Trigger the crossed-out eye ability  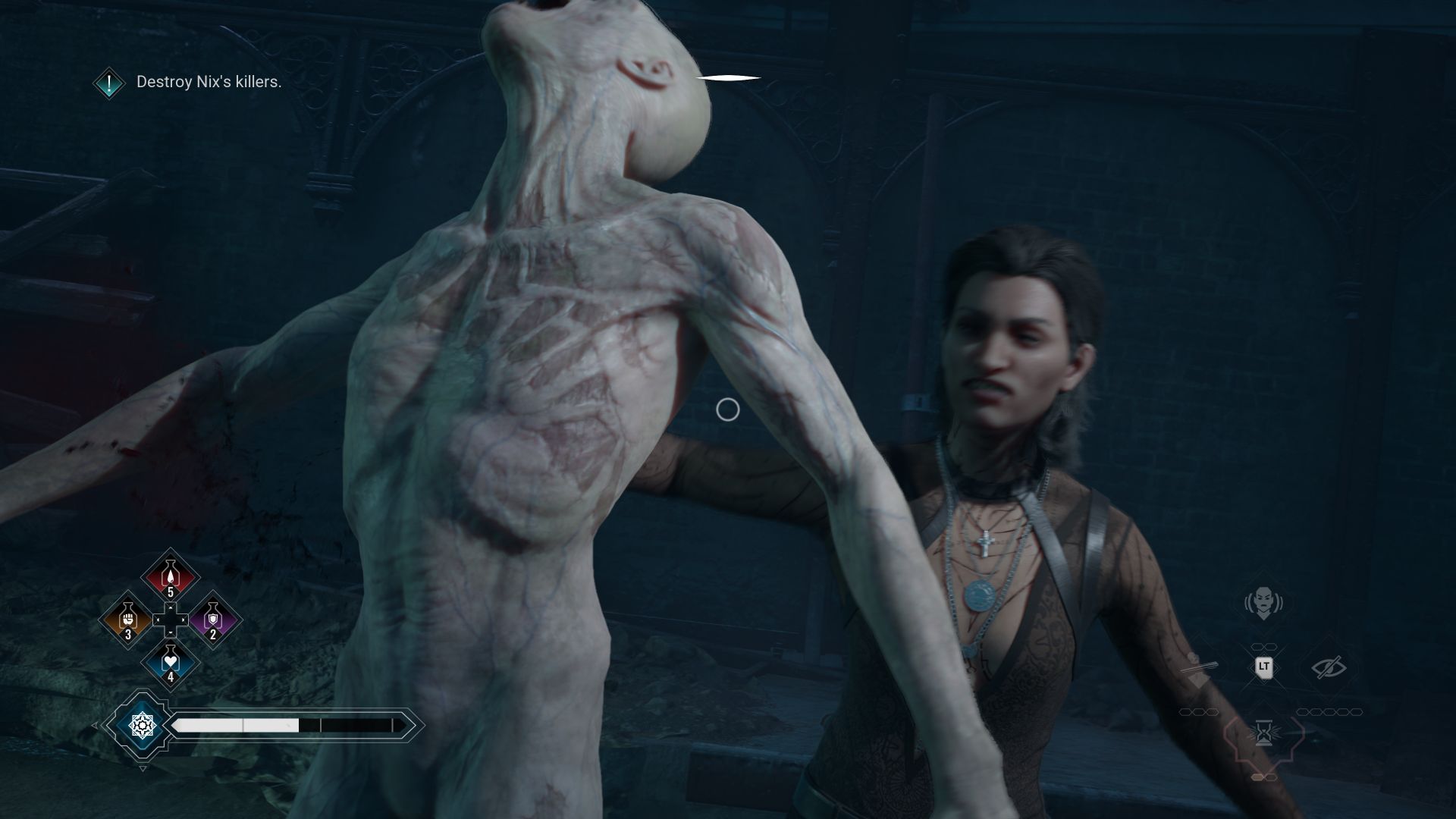tap(1329, 667)
